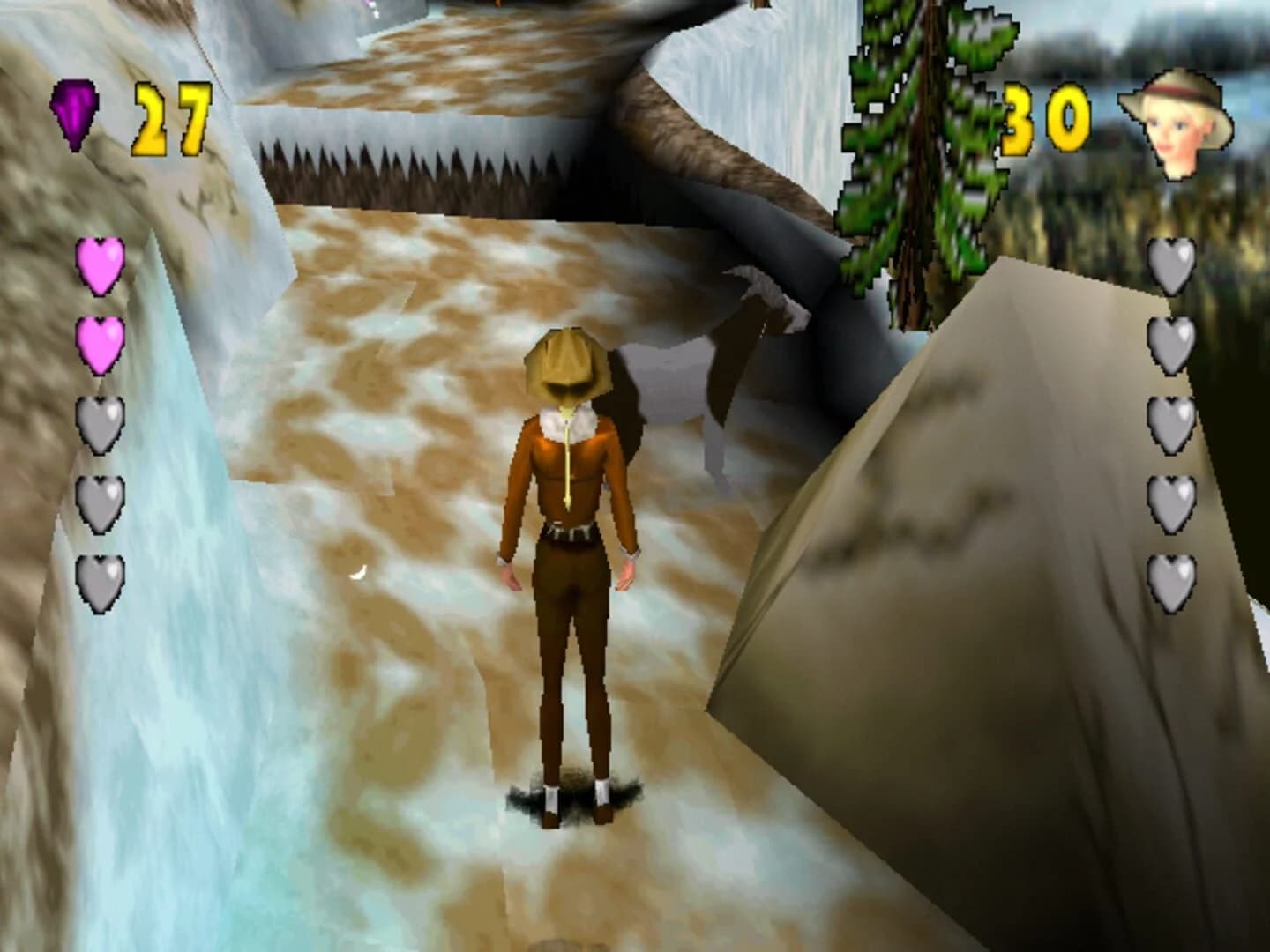Select the bottom gray heart on the left side
Screen dimensions: 1270x952
(x=100, y=582)
